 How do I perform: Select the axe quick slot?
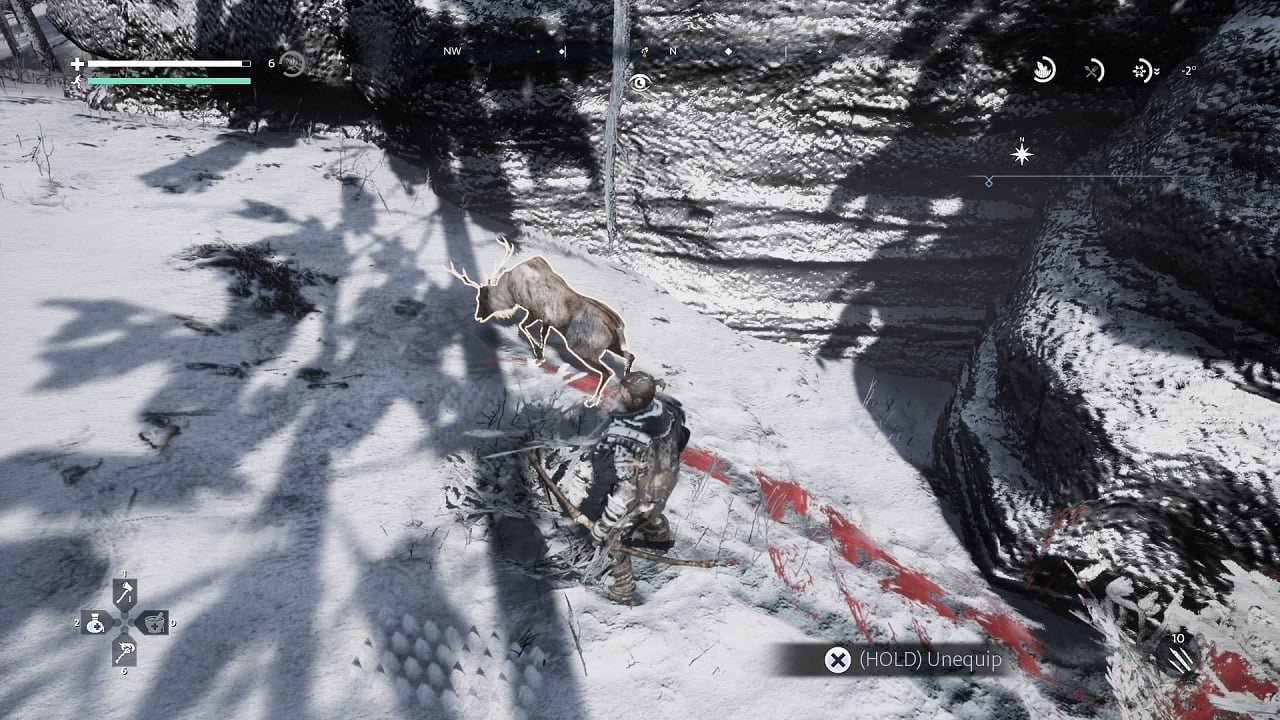(x=125, y=593)
